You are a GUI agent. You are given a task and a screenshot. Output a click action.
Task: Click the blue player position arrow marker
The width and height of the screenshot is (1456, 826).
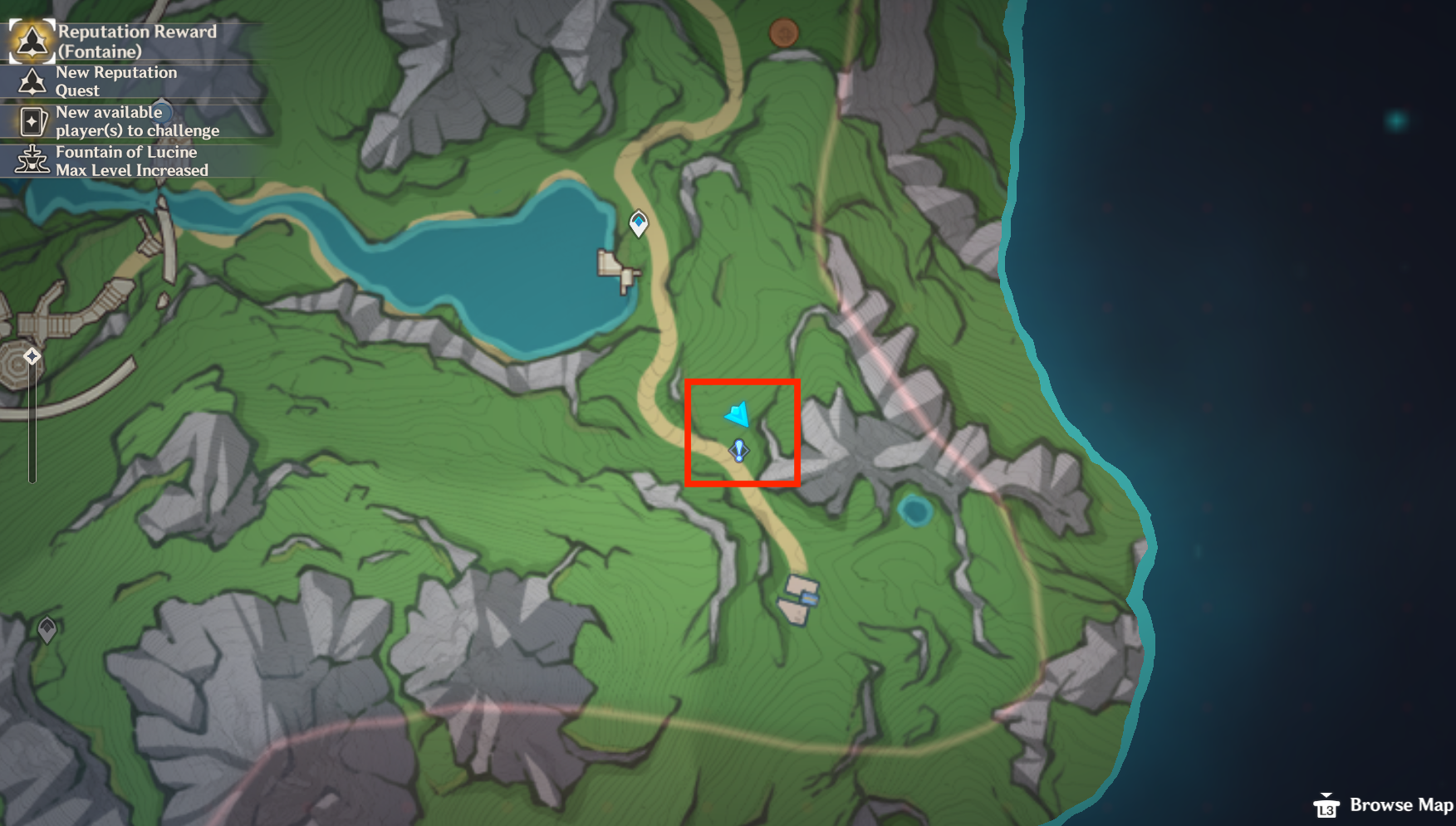click(738, 413)
